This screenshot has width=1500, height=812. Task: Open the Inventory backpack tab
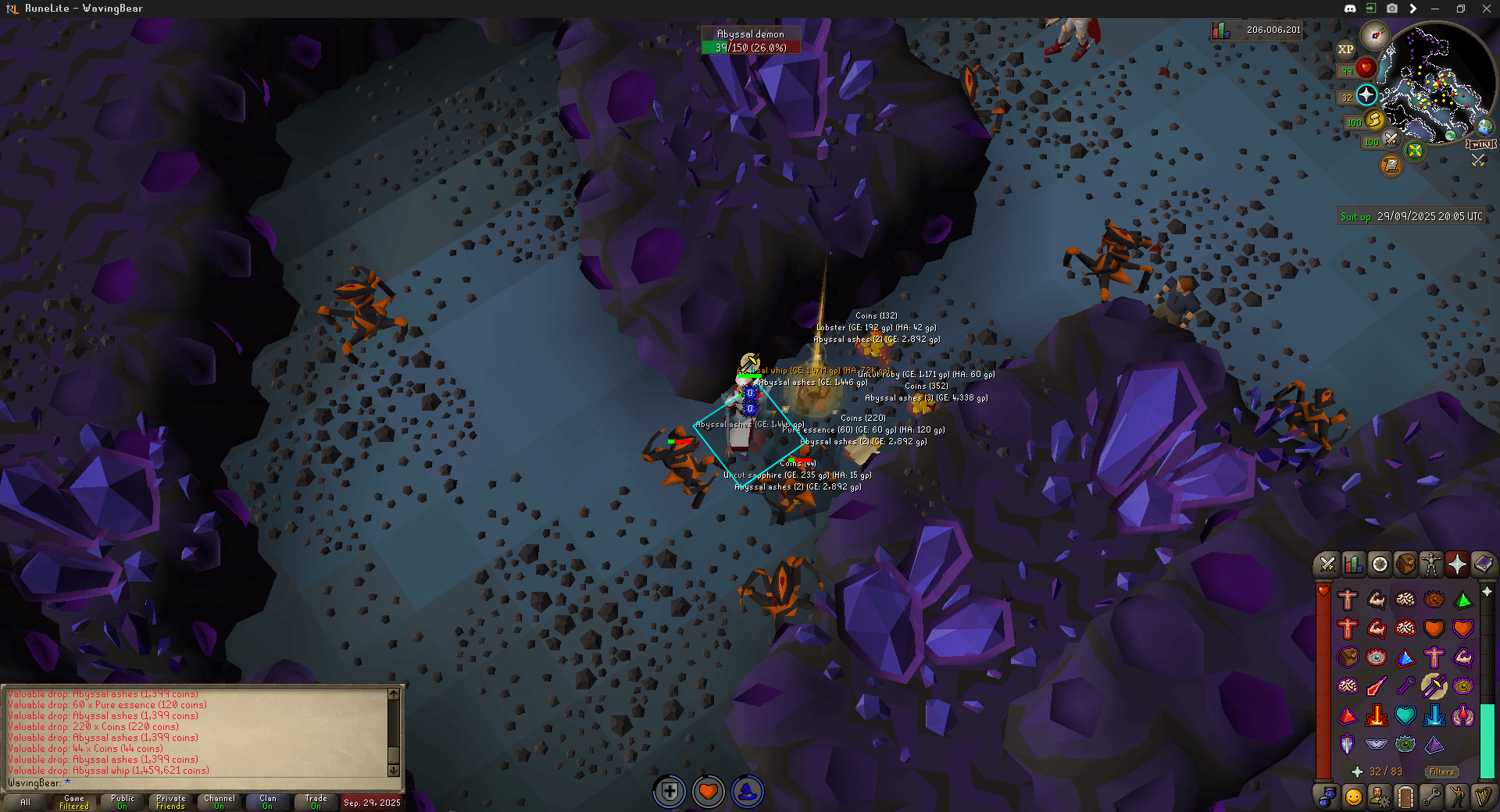click(x=1405, y=564)
